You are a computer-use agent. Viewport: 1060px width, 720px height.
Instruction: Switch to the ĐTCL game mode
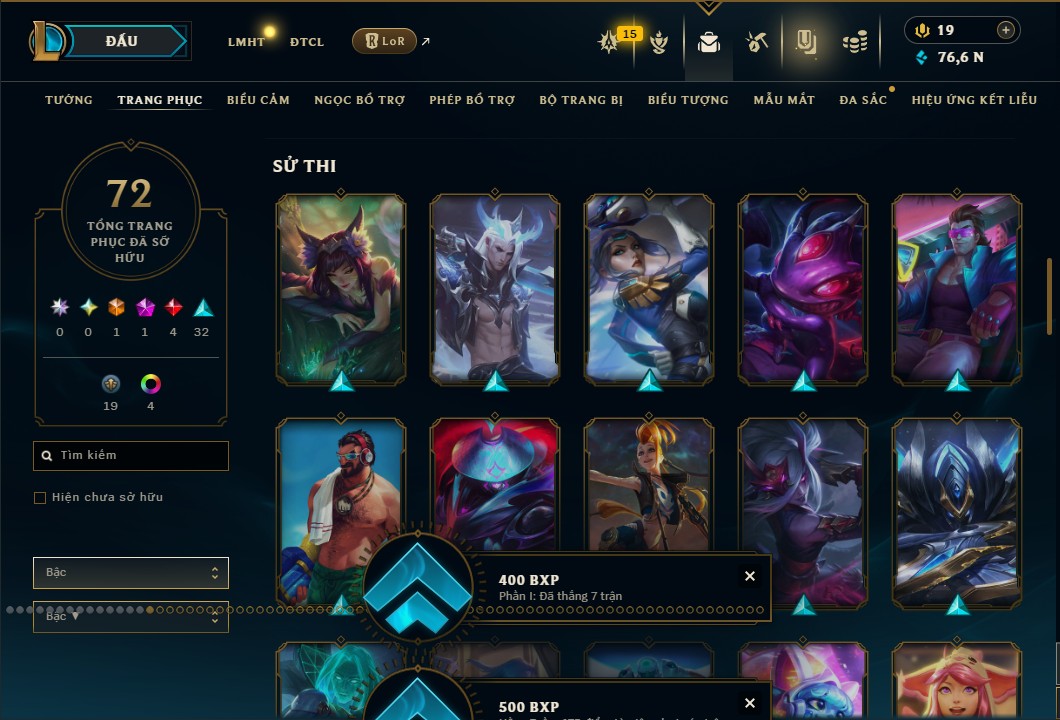click(x=307, y=42)
